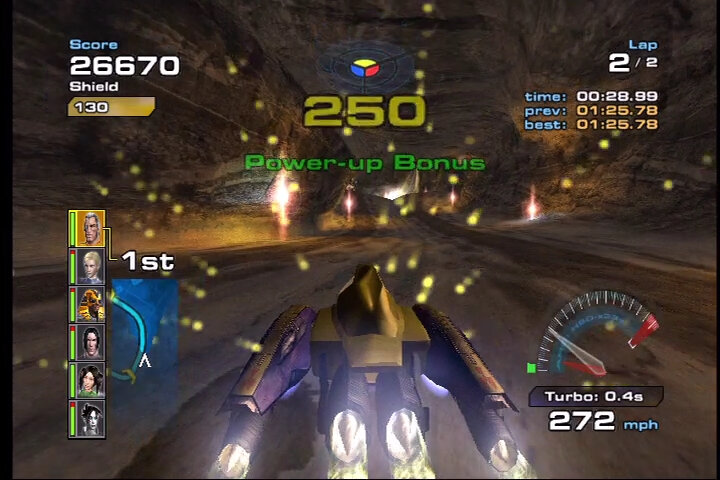
Task: Select the gray-haired racer portrait in first place
Action: click(88, 229)
